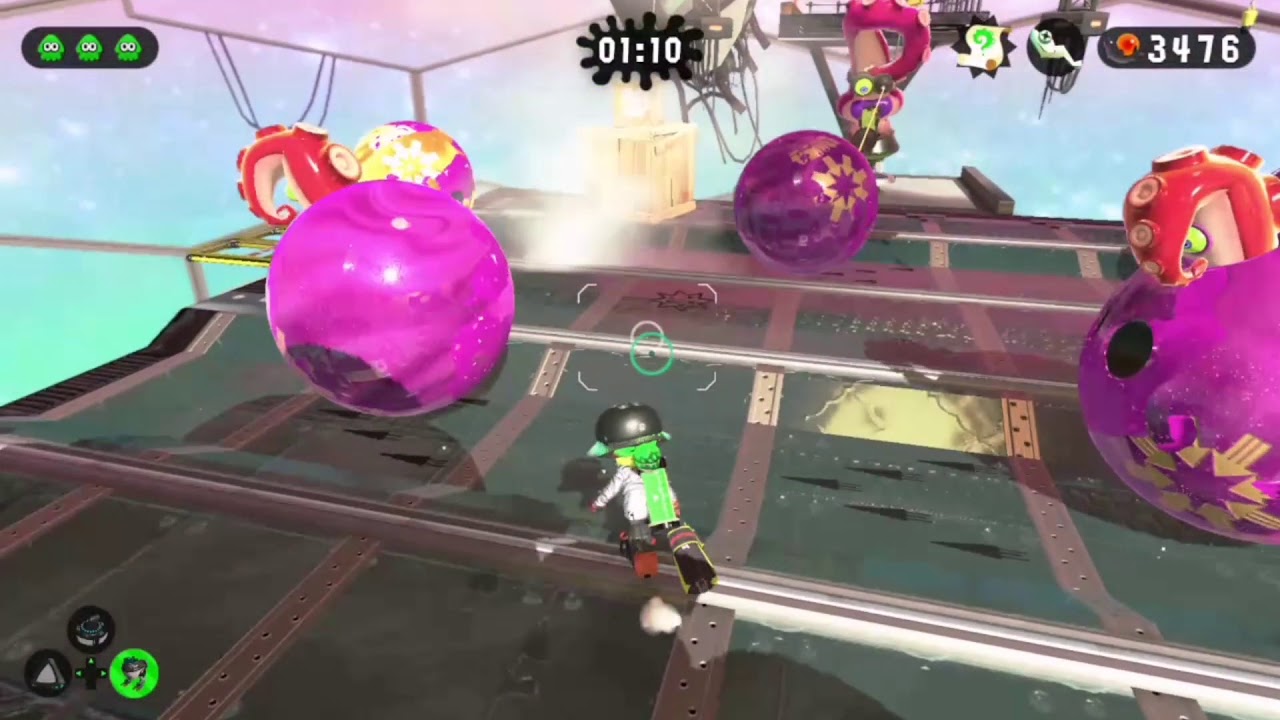The width and height of the screenshot is (1280, 720).
Task: Click the D-pad left arrow selector
Action: [78, 673]
